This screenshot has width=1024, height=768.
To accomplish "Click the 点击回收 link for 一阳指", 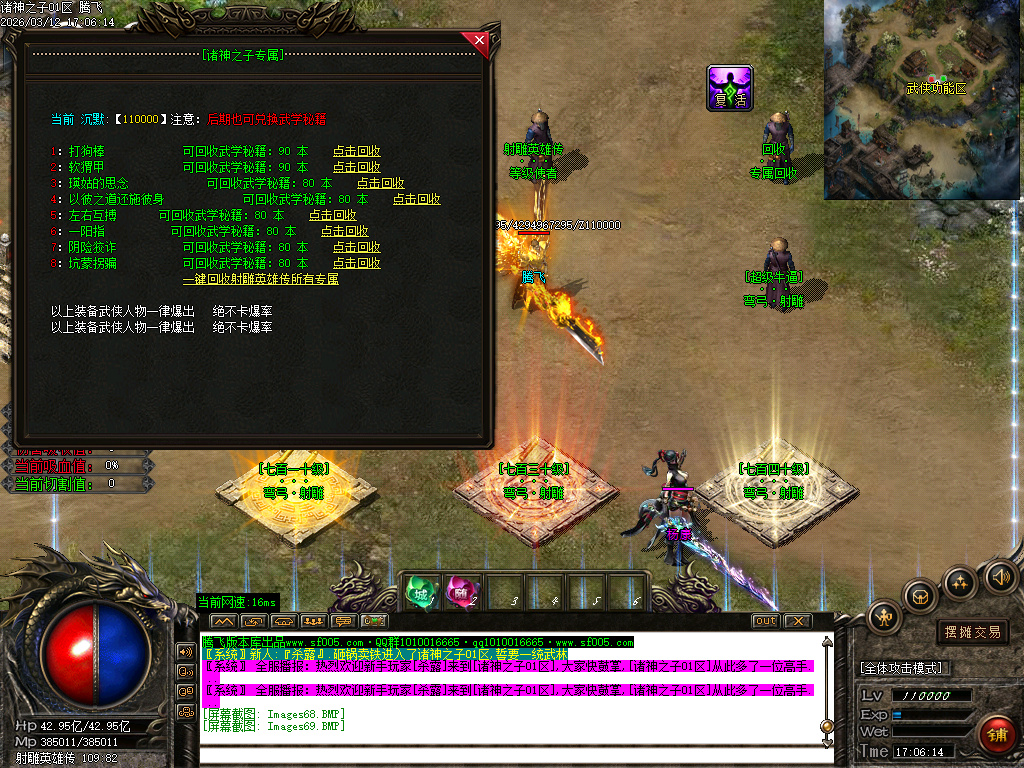I will click(x=345, y=231).
